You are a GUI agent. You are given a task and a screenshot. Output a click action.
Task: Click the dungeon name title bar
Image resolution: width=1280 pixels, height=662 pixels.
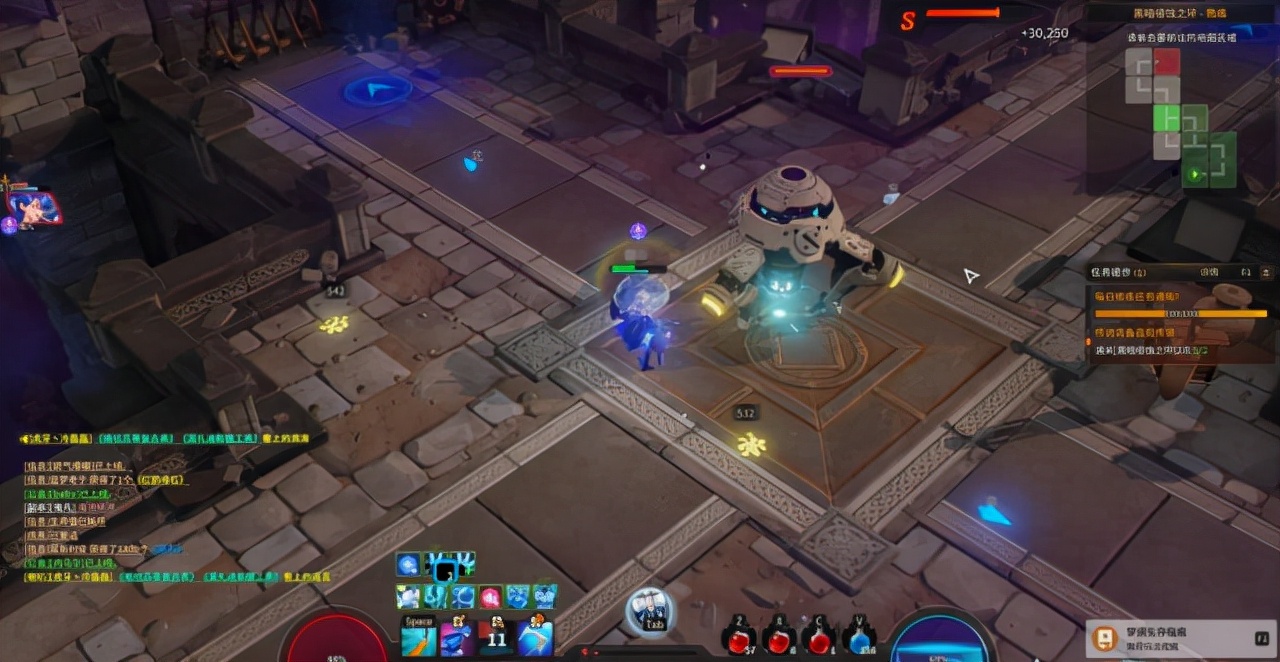(1180, 14)
